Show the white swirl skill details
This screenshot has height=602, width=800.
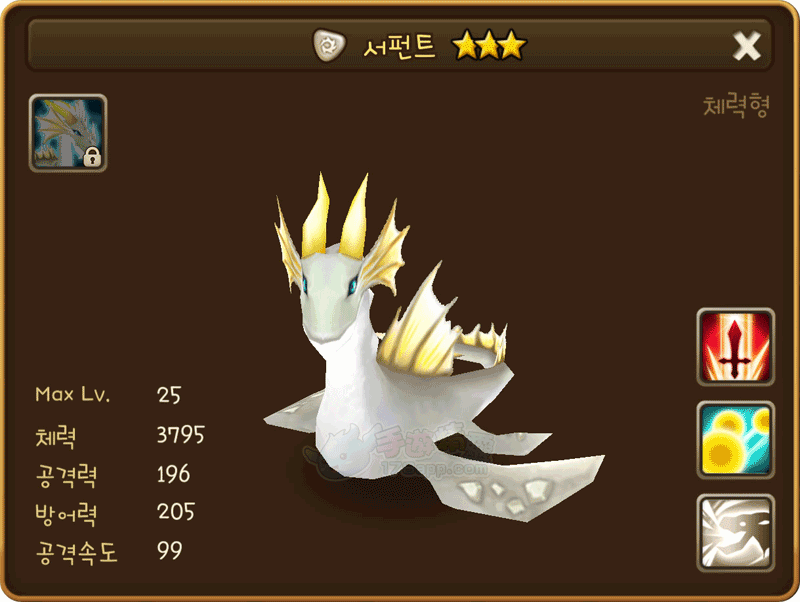tap(735, 532)
